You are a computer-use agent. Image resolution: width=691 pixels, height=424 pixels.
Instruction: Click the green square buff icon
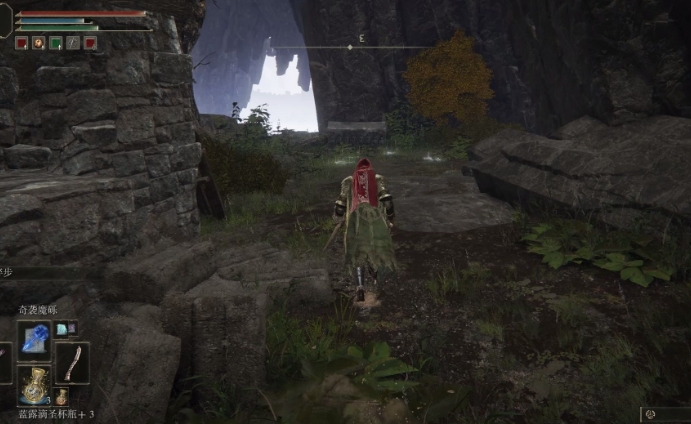pos(55,43)
